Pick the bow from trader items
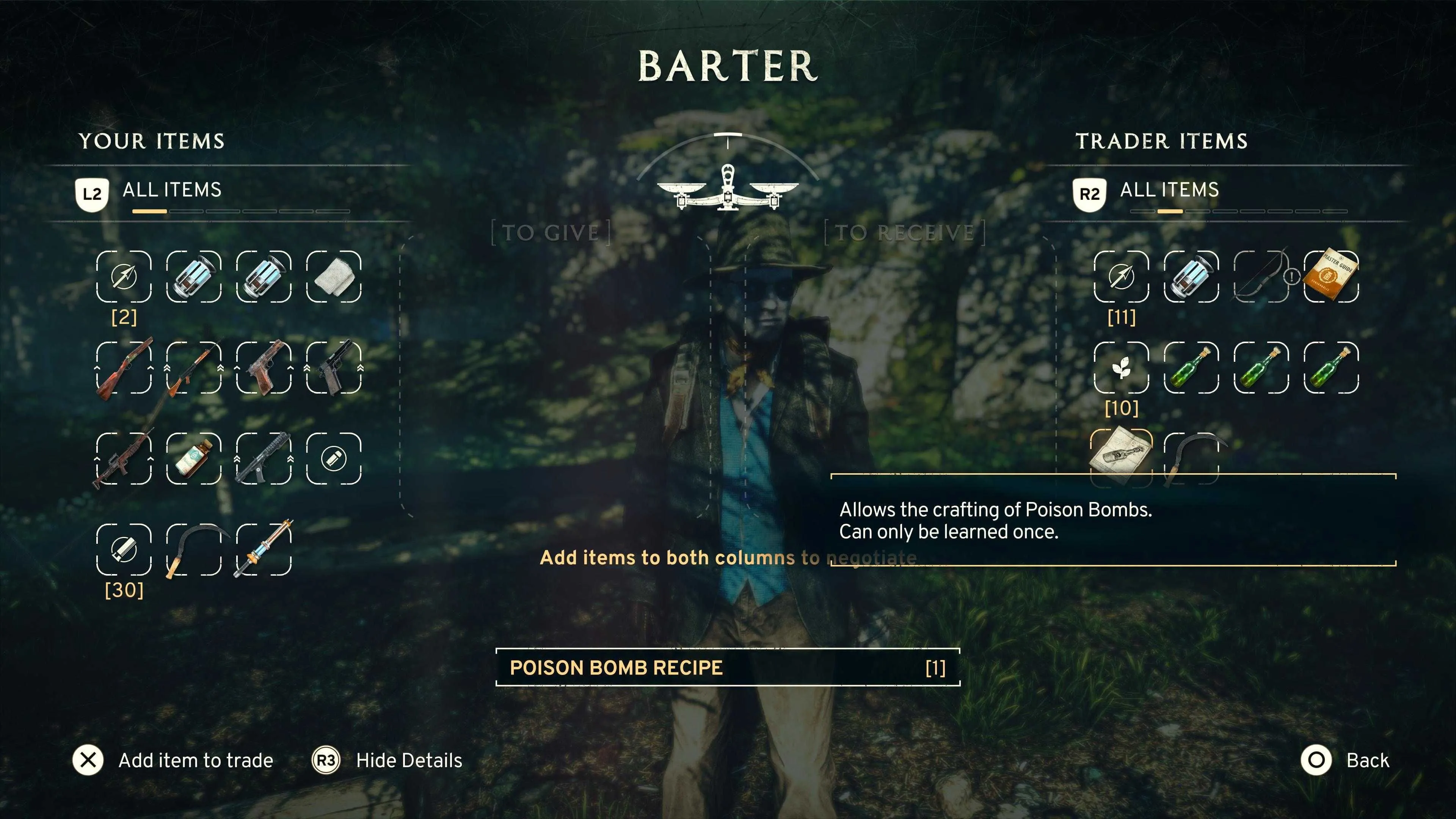 [1261, 276]
